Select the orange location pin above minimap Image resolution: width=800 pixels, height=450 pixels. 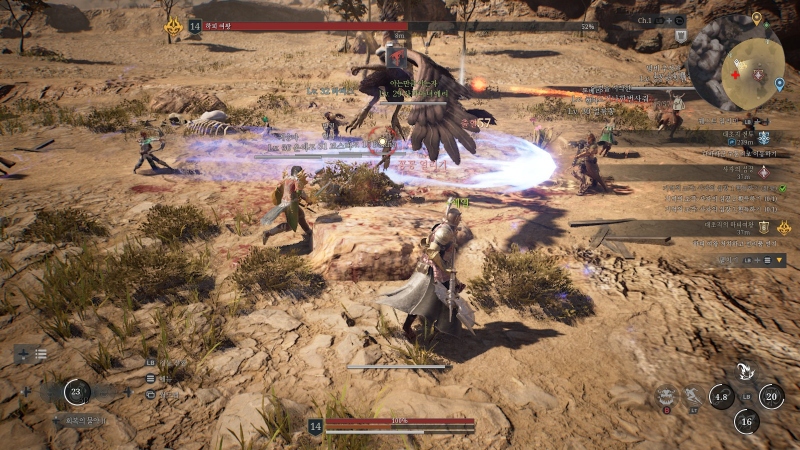pyautogui.click(x=757, y=18)
